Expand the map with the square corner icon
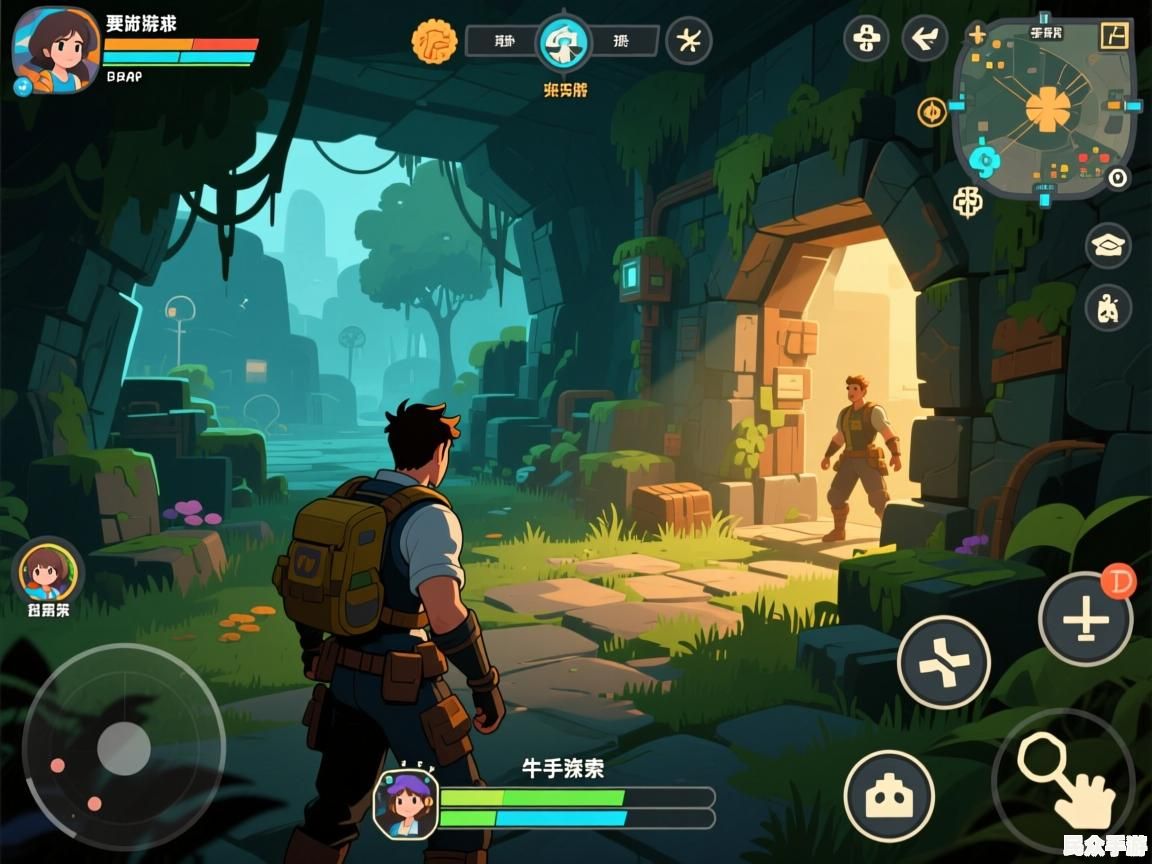1152x864 pixels. [x=1113, y=35]
